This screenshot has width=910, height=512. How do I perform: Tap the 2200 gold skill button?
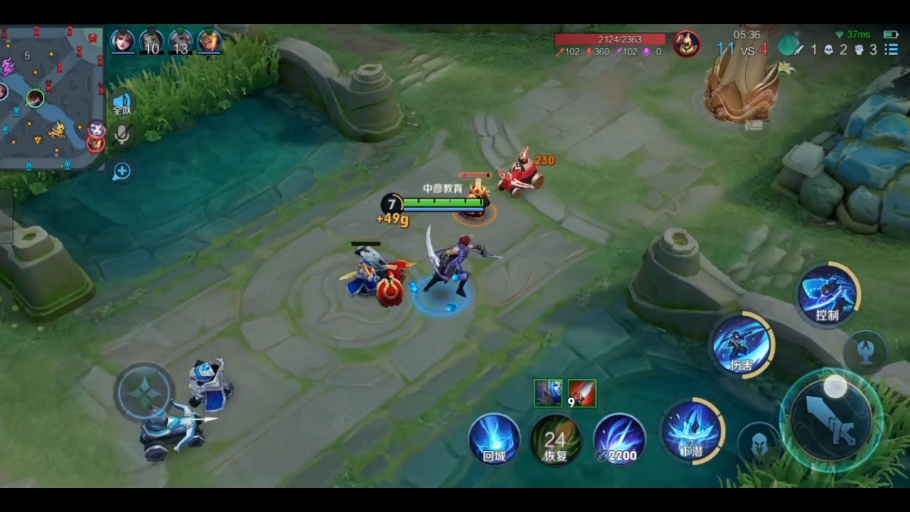coord(619,438)
